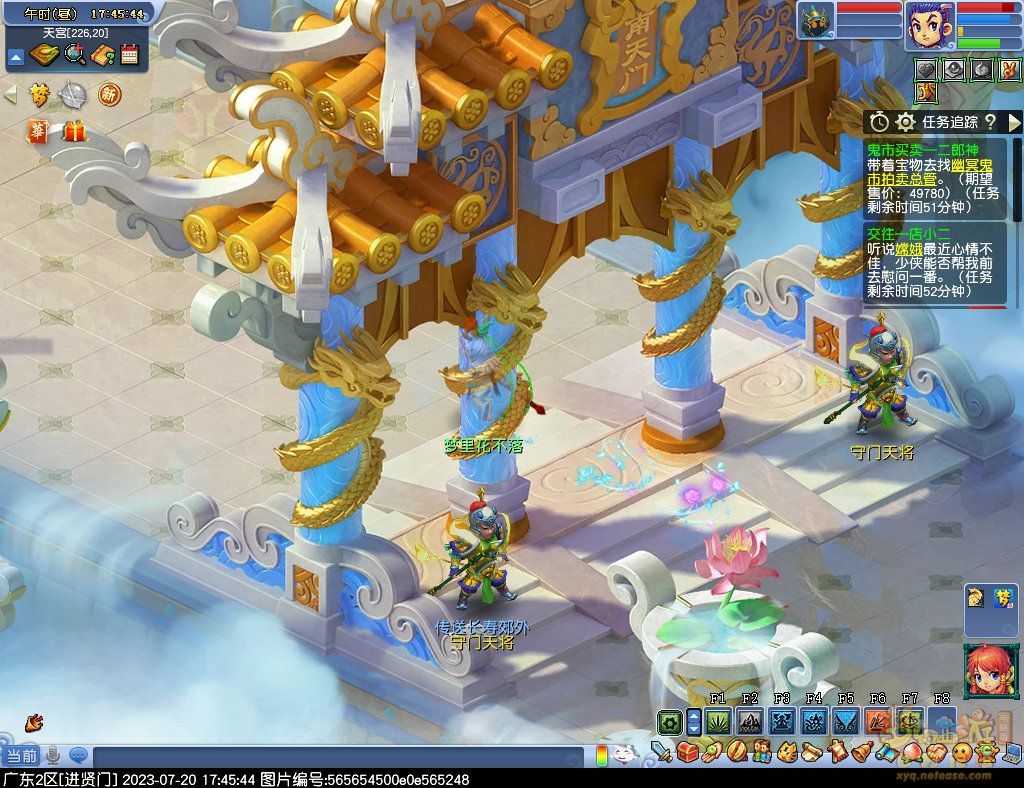
Task: Click the orange 新 badge icon
Action: tap(109, 95)
